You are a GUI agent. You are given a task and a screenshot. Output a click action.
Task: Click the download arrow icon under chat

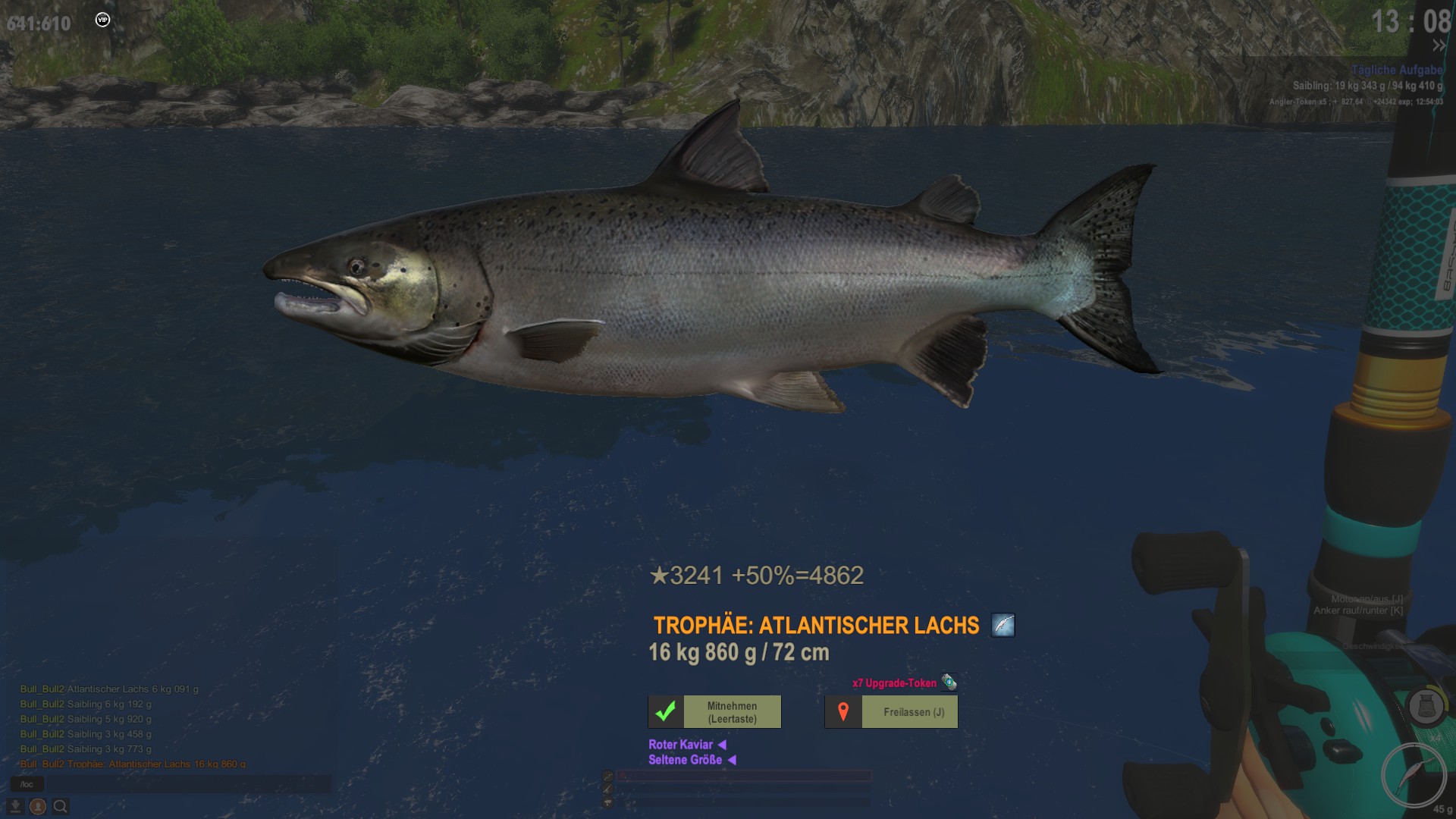[15, 806]
